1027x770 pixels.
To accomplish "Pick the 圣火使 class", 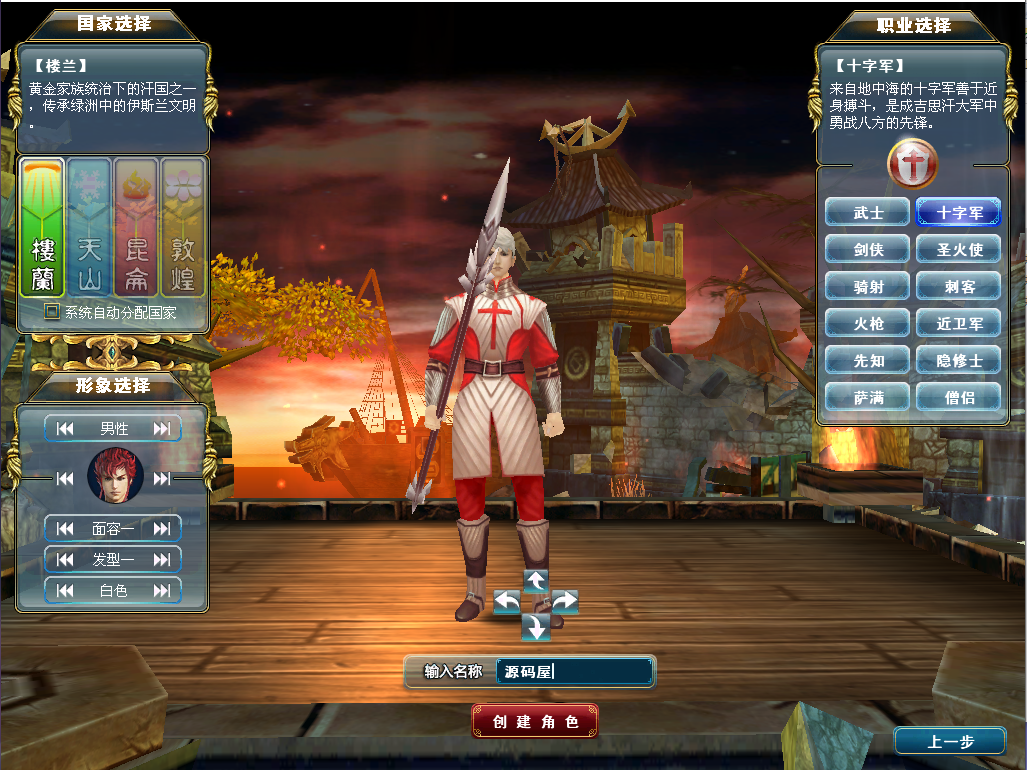I will [x=958, y=250].
